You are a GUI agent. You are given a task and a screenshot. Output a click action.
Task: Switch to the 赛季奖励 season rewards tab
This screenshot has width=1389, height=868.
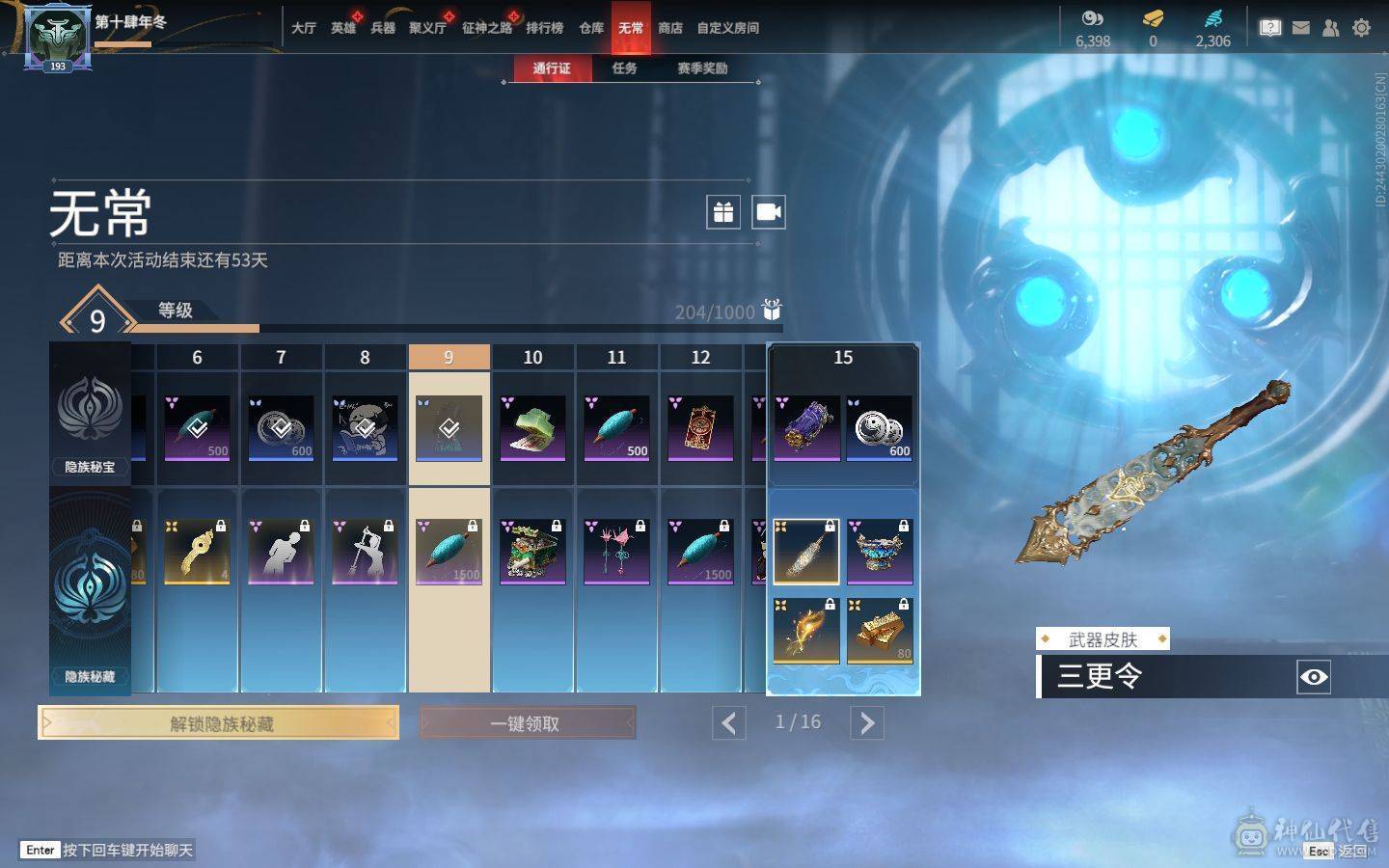point(702,68)
